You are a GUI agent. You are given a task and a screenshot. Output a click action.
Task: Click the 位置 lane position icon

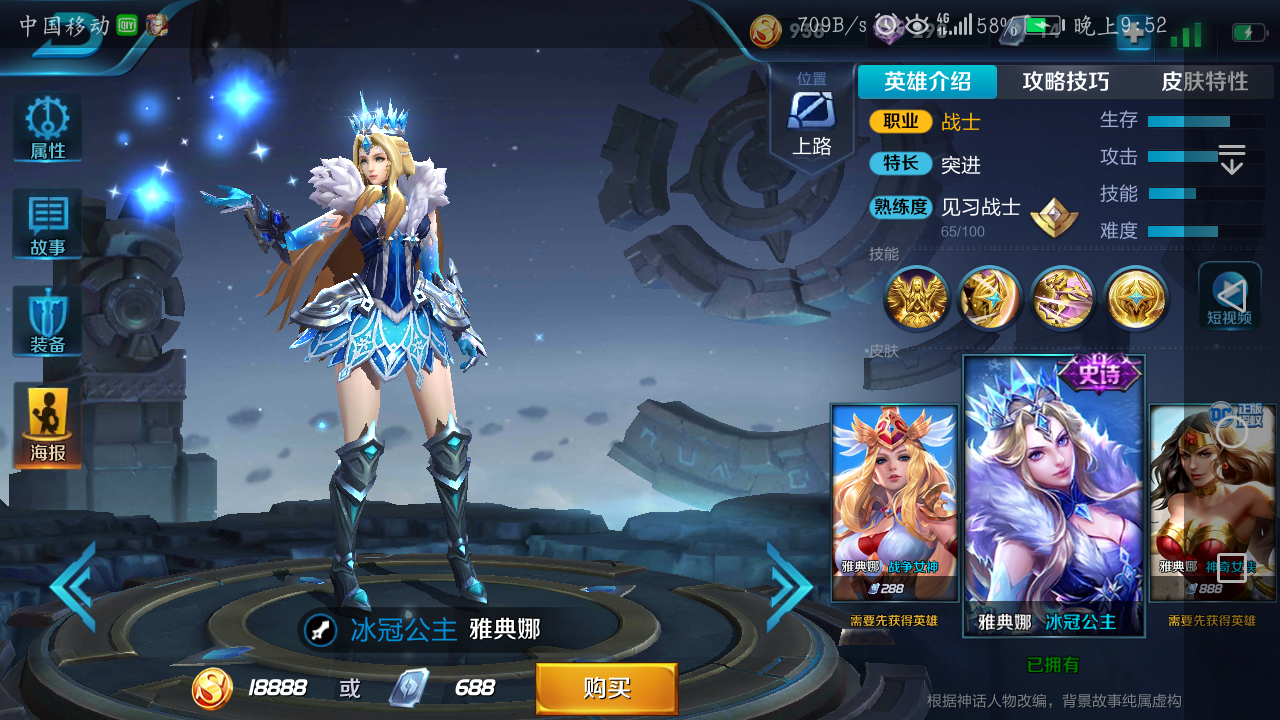811,110
